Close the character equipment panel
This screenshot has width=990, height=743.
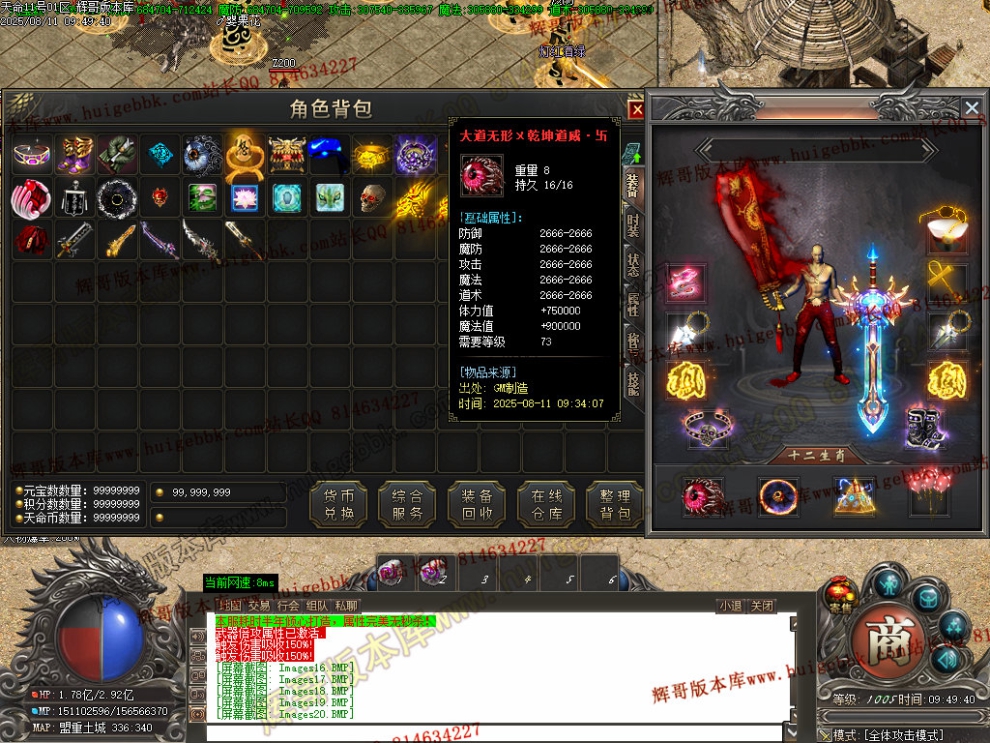pos(970,107)
